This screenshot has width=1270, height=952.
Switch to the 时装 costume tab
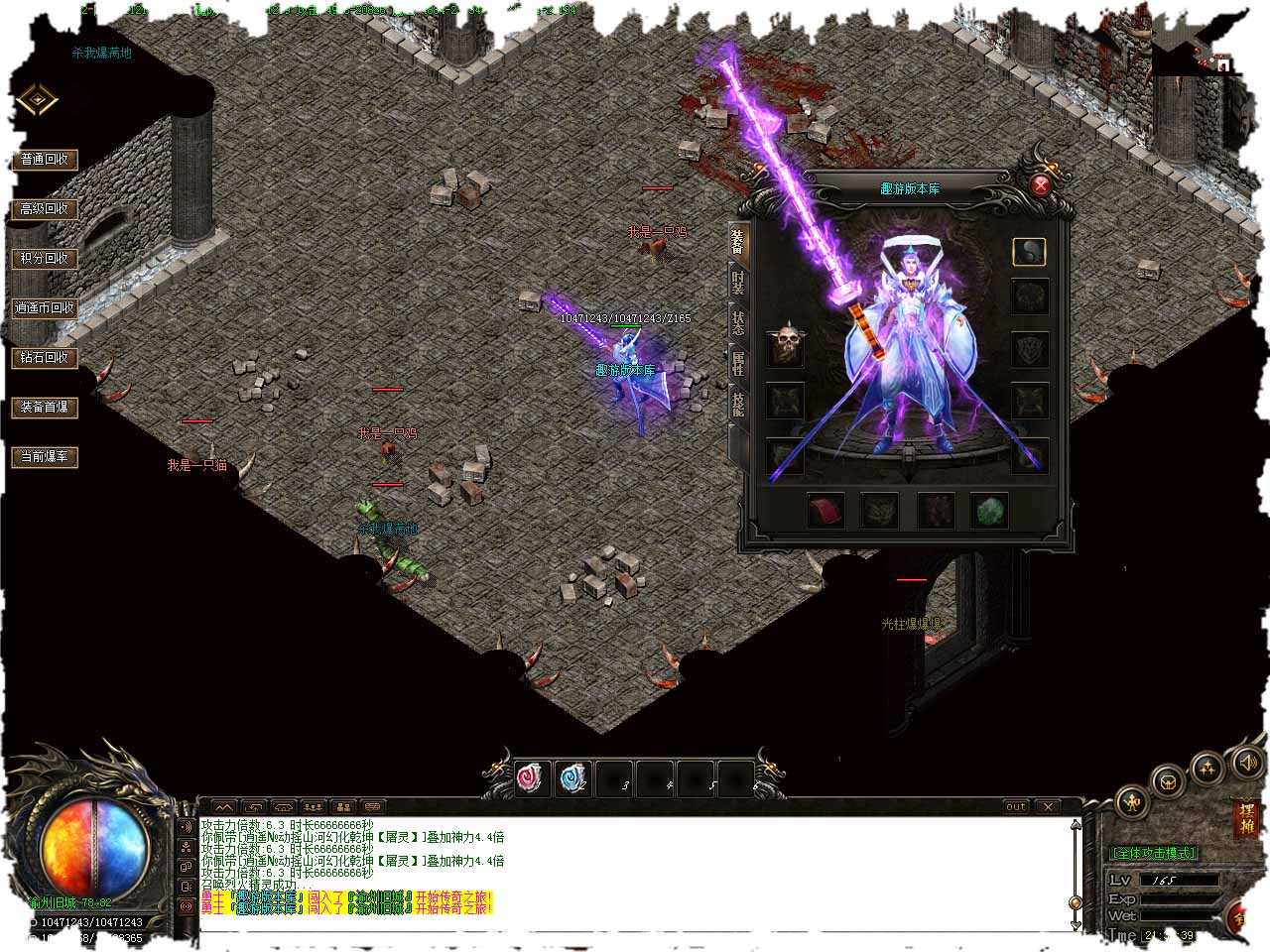point(737,283)
